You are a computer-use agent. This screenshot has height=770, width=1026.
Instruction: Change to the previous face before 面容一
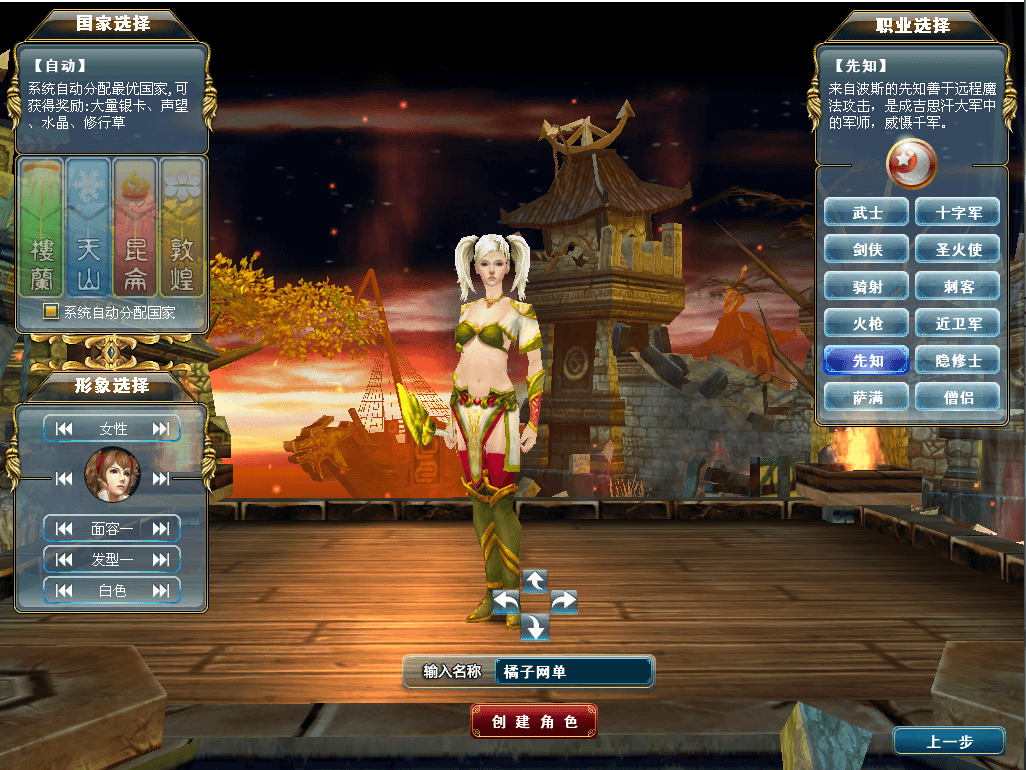[64, 528]
